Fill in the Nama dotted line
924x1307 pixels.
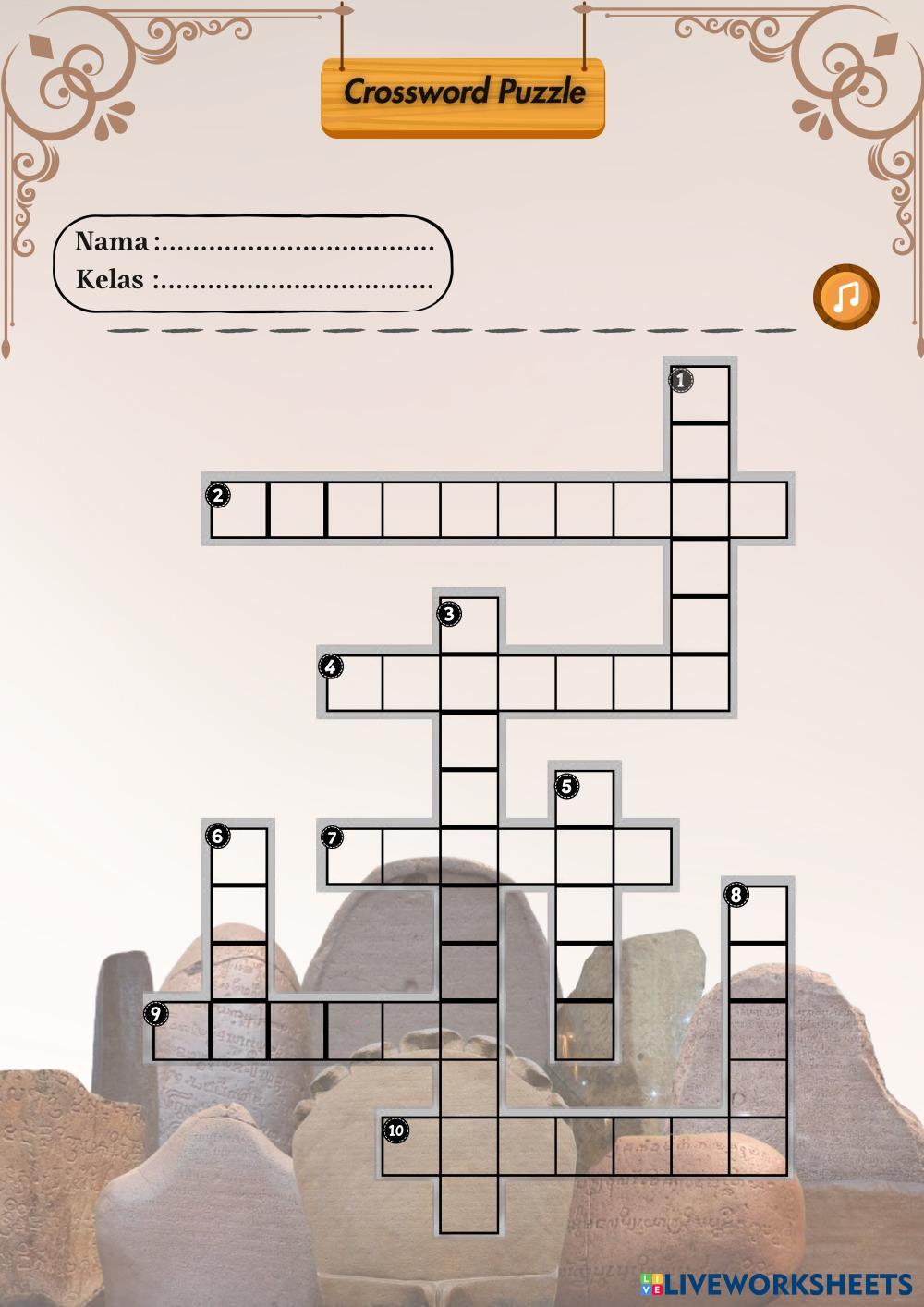pos(296,245)
